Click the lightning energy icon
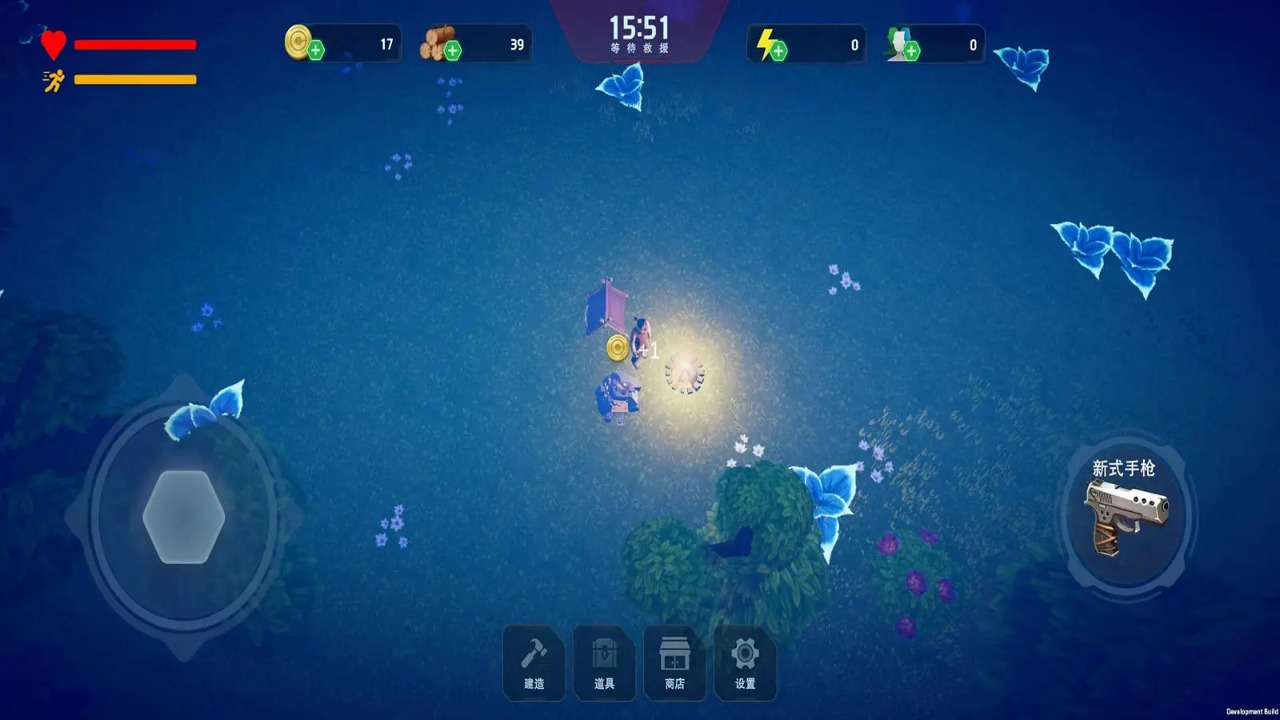The width and height of the screenshot is (1280, 720). (770, 43)
